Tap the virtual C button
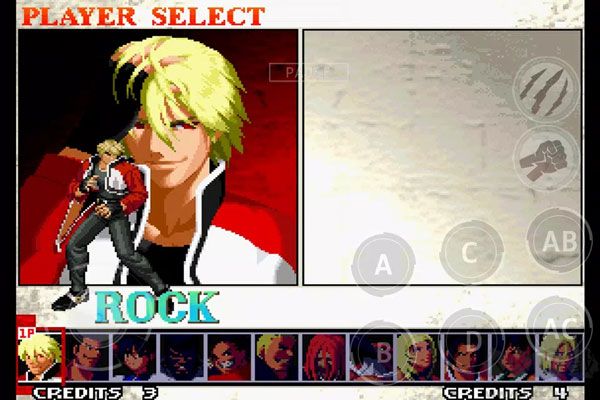The image size is (600, 400). point(470,250)
